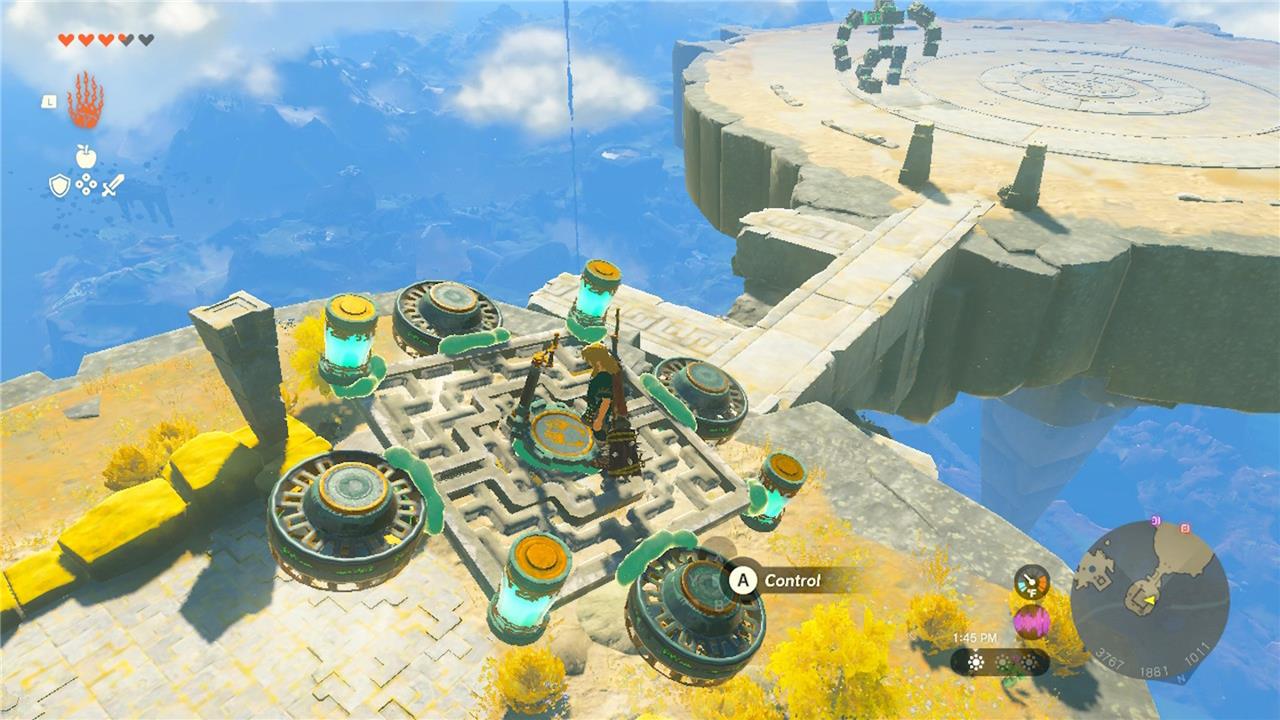Select the apple materials shortcut icon
The height and width of the screenshot is (720, 1280).
tap(86, 156)
